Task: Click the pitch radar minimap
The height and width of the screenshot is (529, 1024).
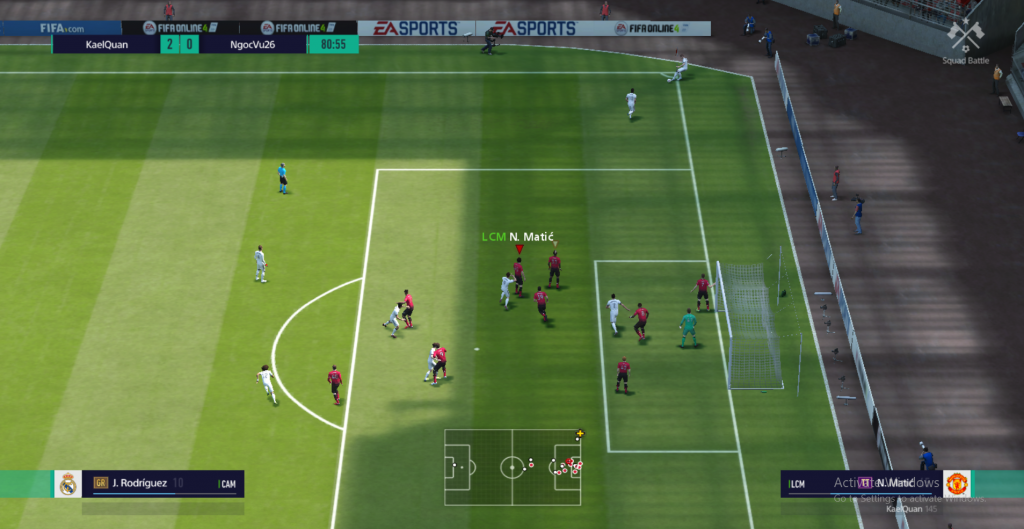Action: (x=512, y=467)
